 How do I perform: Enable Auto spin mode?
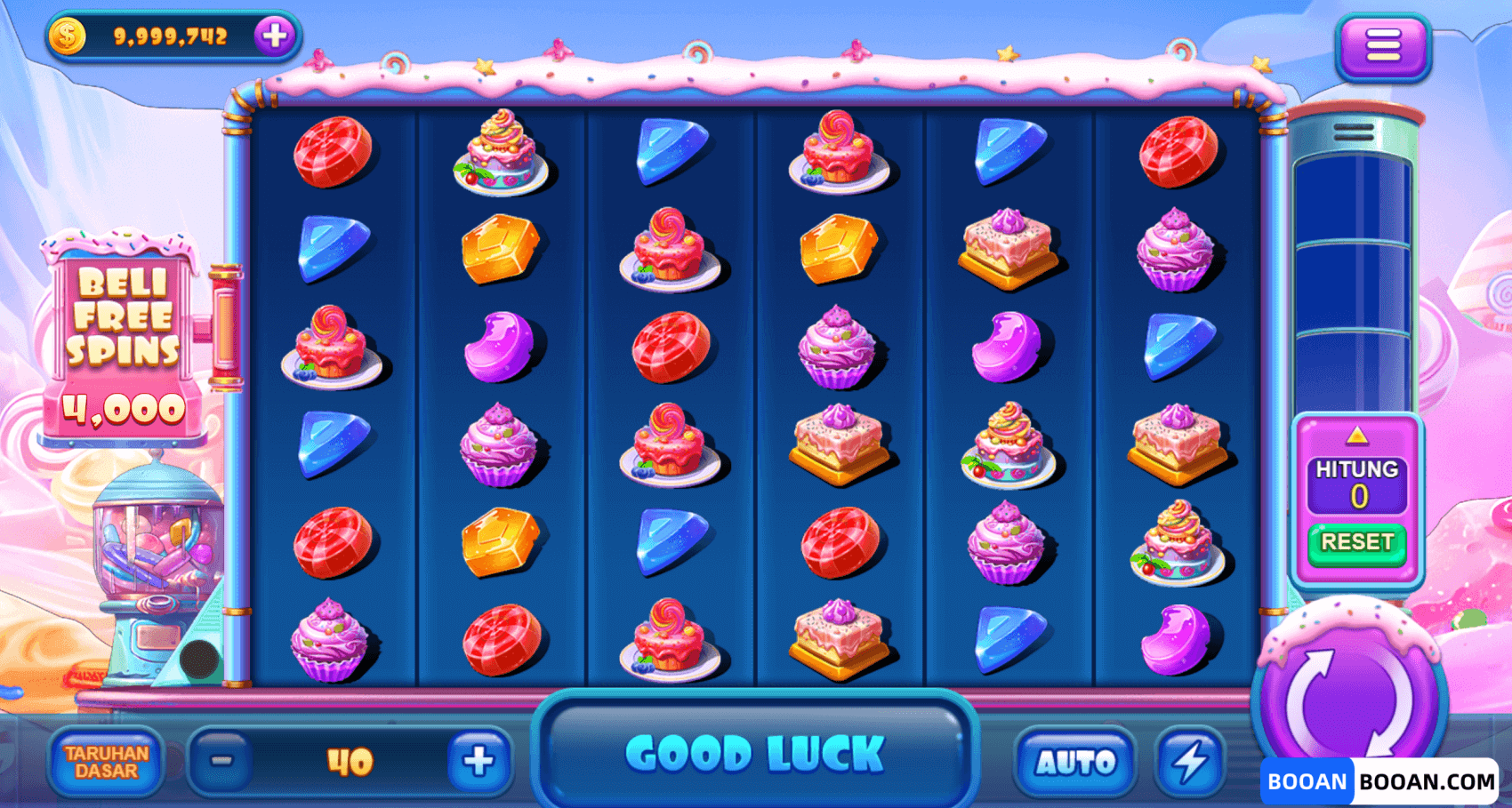(1075, 762)
